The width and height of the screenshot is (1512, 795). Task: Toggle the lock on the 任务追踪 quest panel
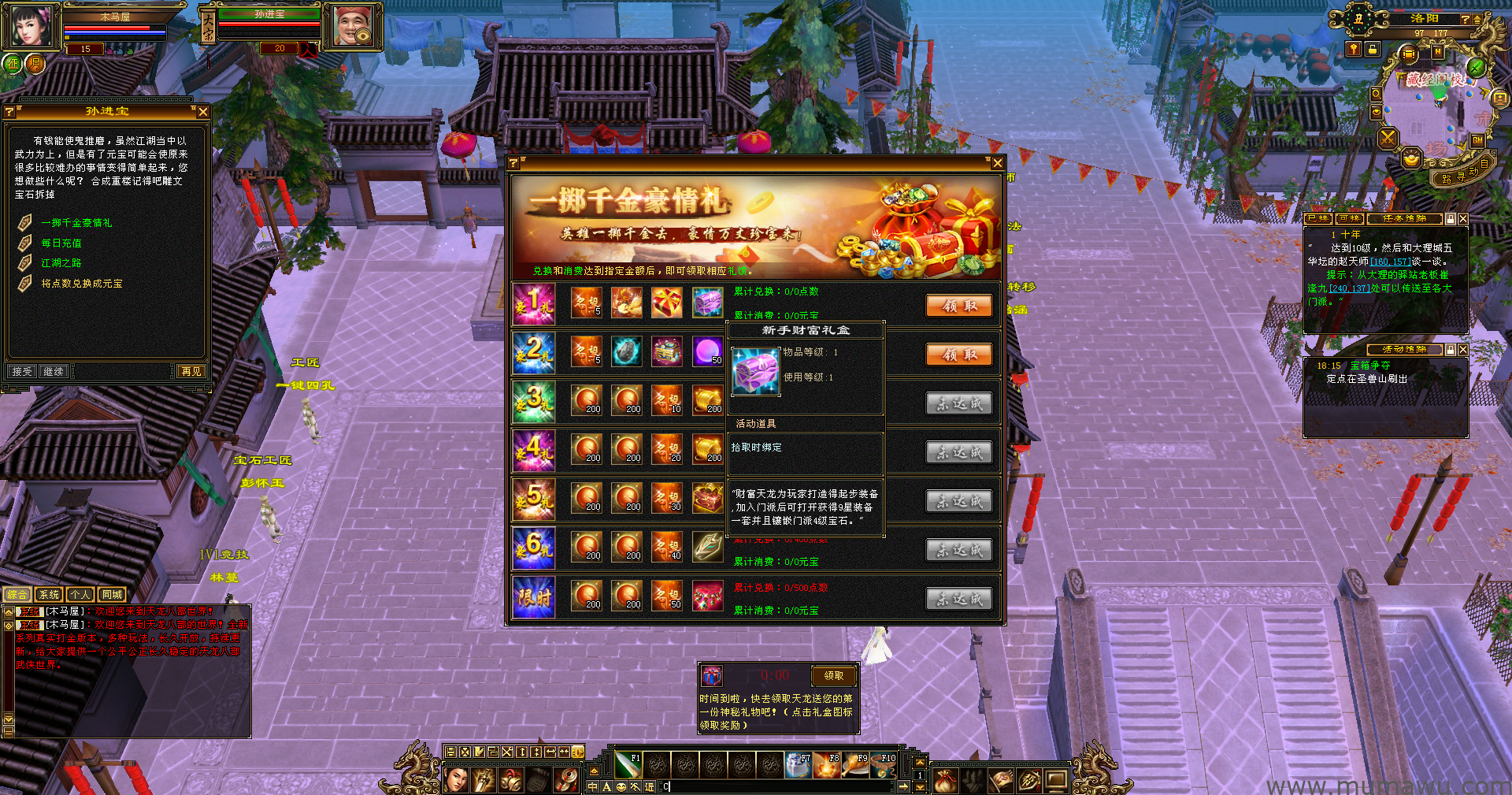(x=1451, y=219)
